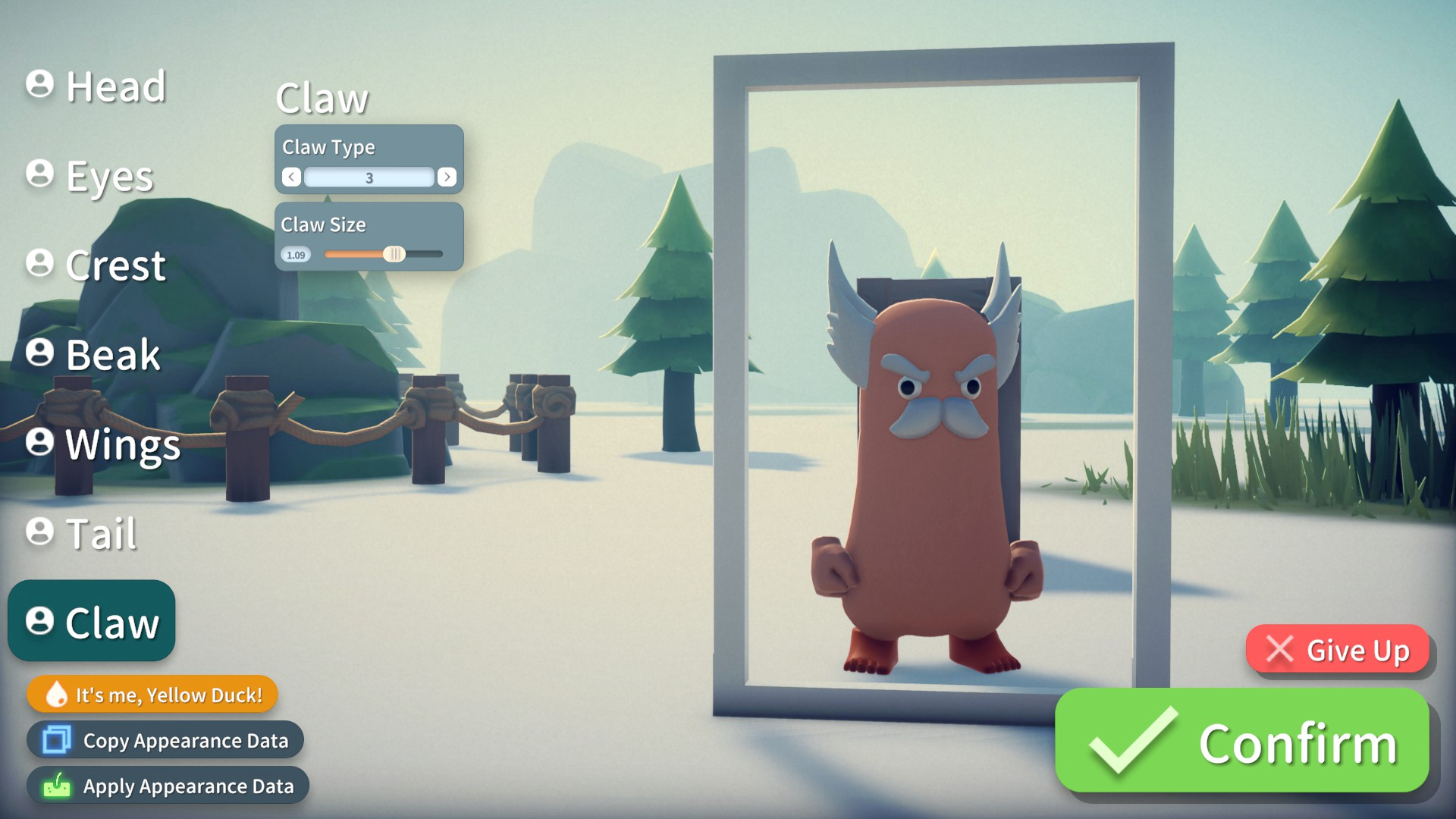This screenshot has height=819, width=1456.
Task: Open the Head customization category
Action: [96, 86]
